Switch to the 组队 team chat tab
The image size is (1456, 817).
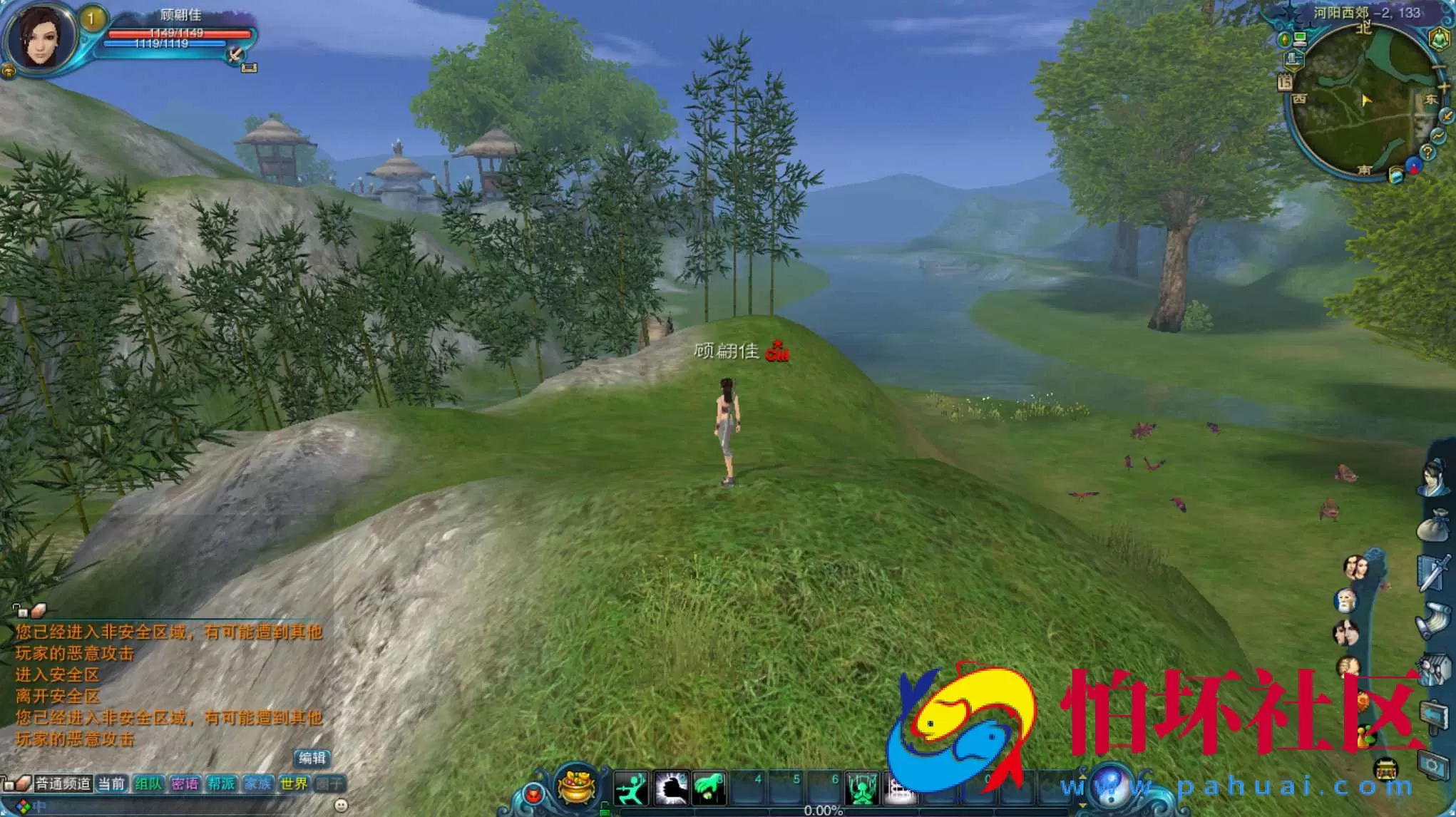tap(149, 783)
